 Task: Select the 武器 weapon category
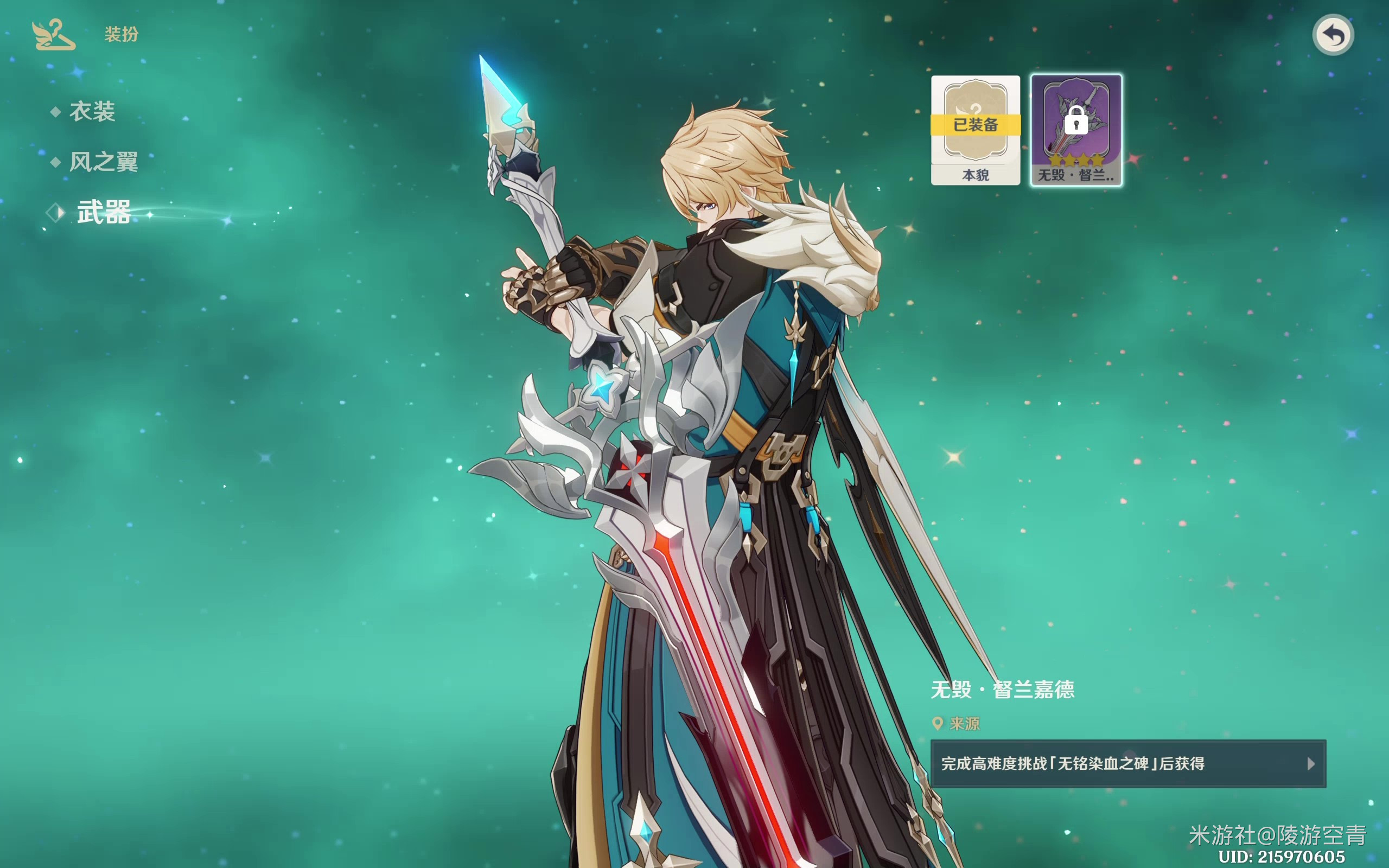[103, 213]
